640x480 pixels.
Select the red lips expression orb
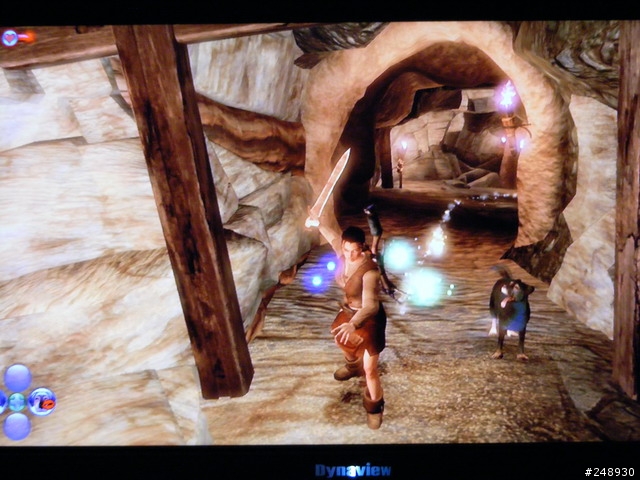(42, 402)
